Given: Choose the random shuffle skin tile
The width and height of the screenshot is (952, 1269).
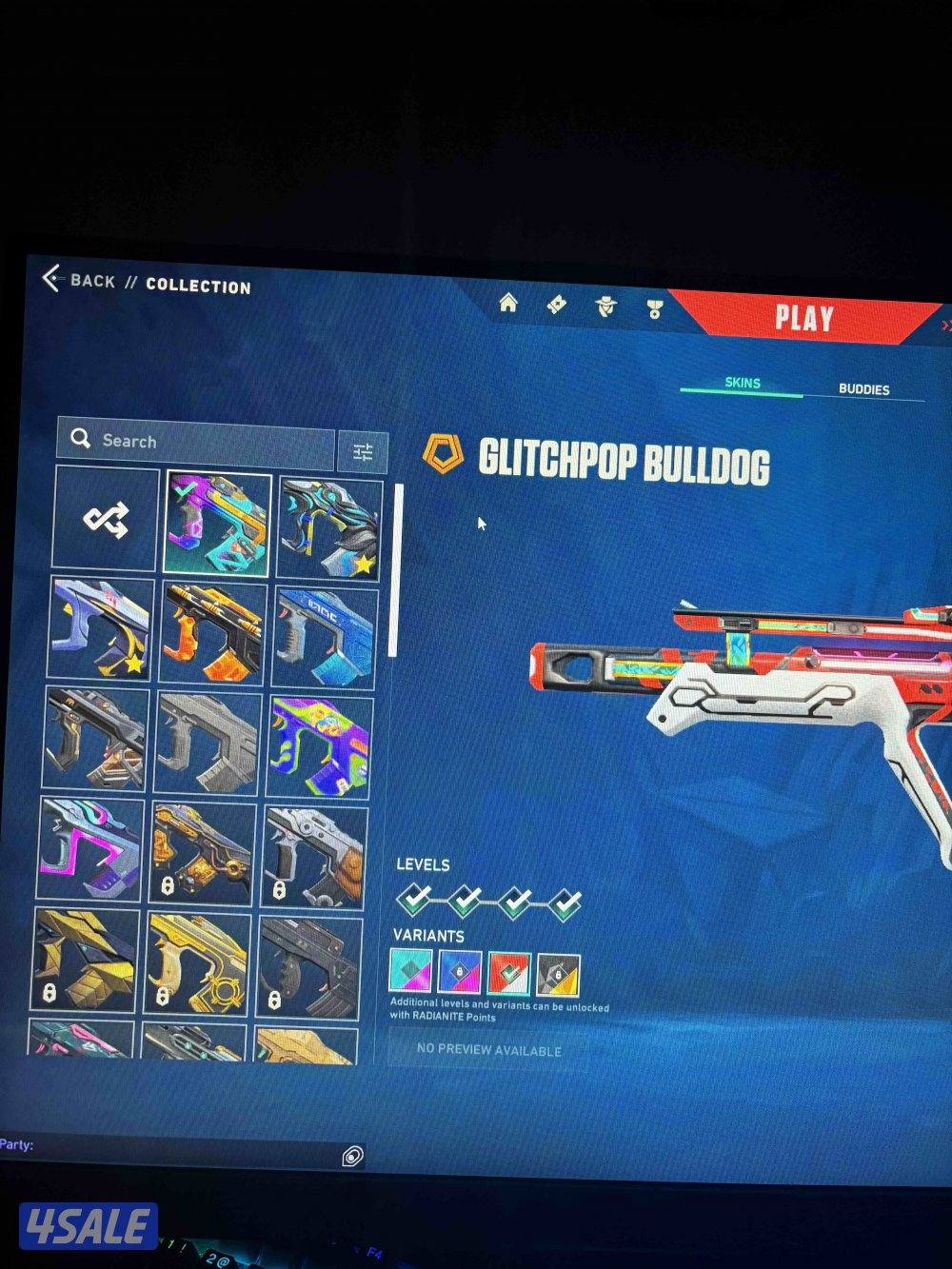Looking at the screenshot, I should [106, 519].
